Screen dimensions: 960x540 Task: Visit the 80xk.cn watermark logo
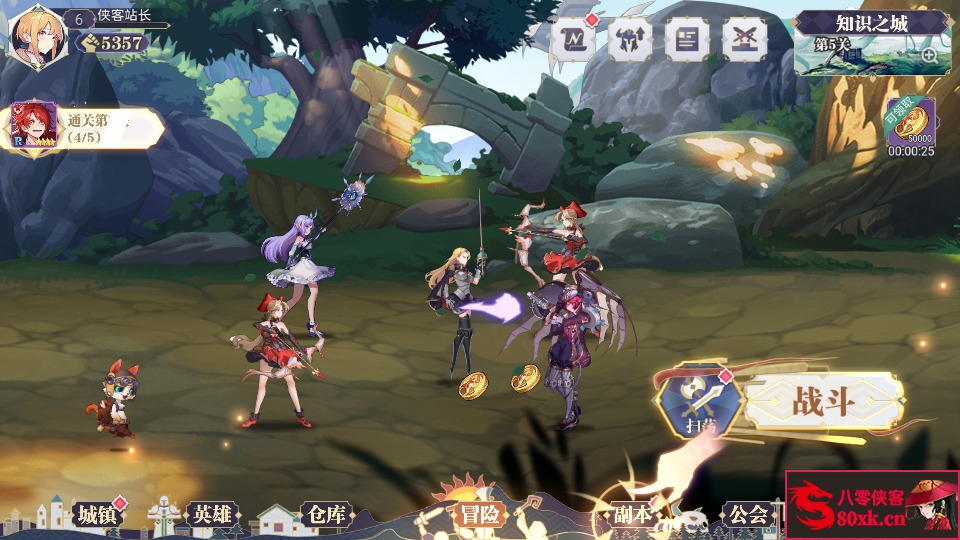[871, 505]
